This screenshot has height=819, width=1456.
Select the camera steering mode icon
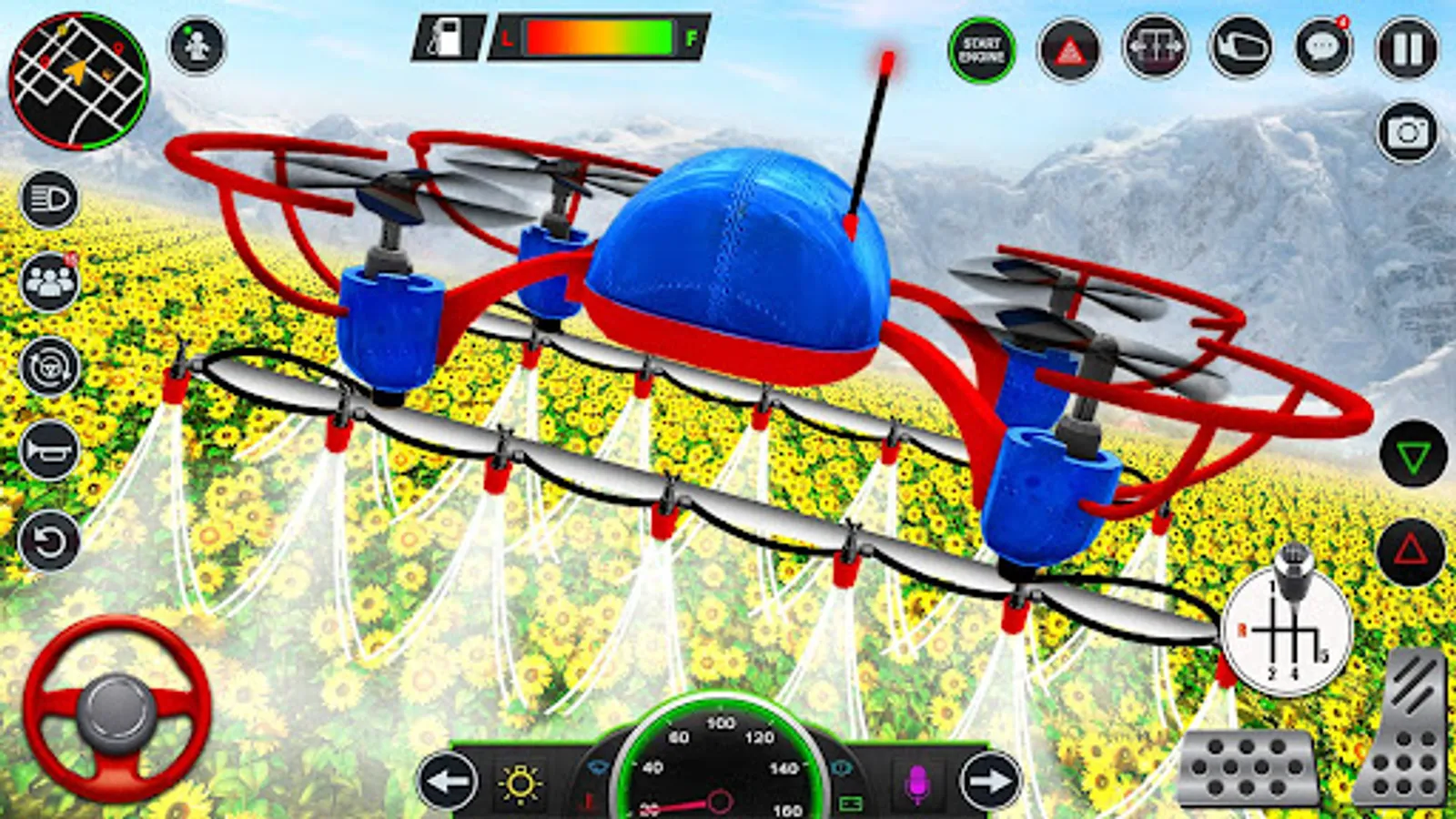click(52, 364)
